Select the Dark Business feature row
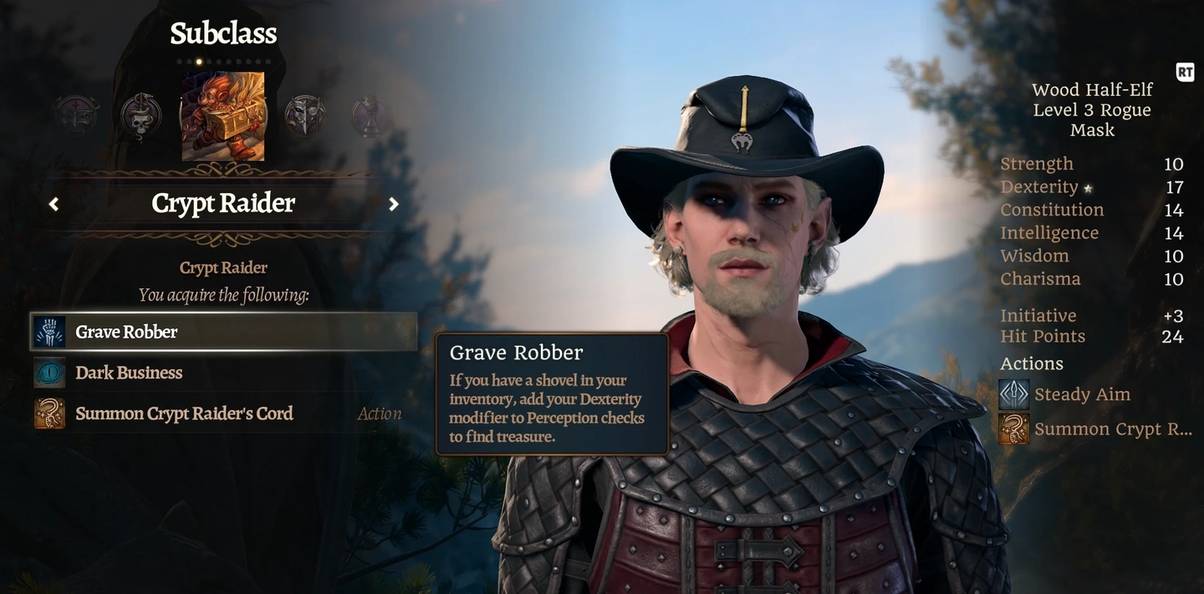The width and height of the screenshot is (1204, 594). click(x=224, y=373)
